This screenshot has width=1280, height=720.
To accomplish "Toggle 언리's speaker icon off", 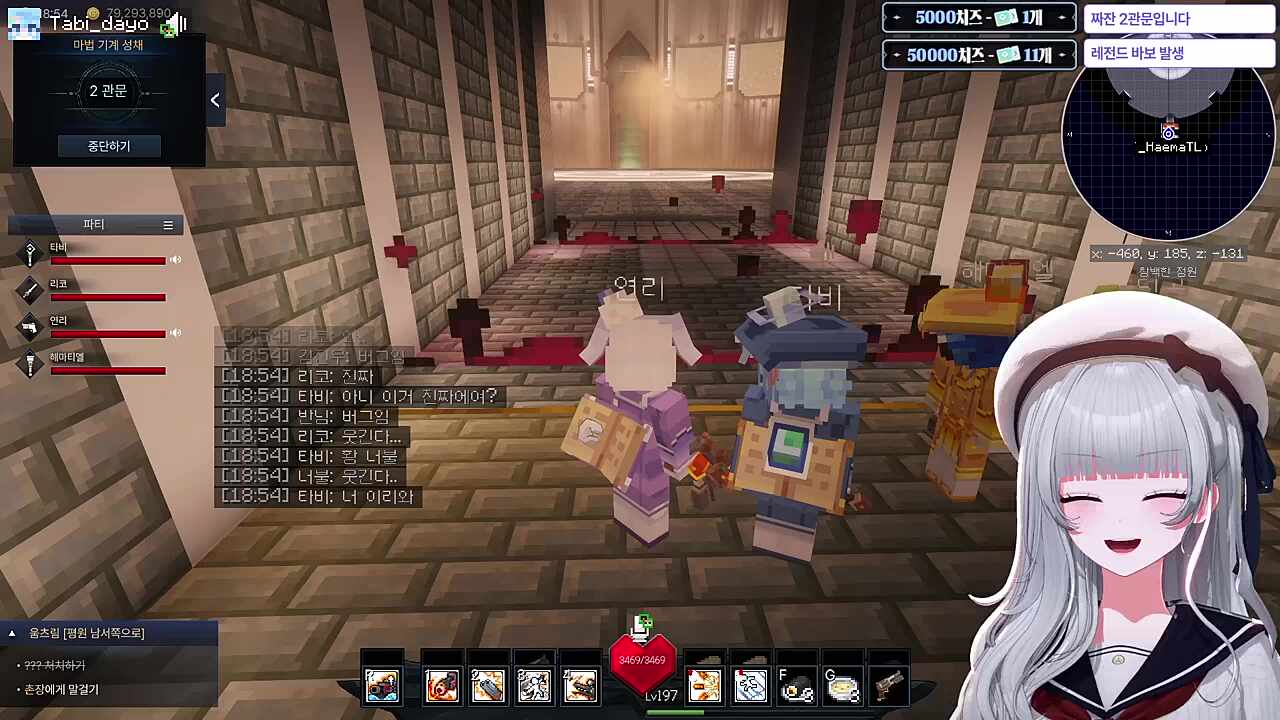I will coord(175,333).
